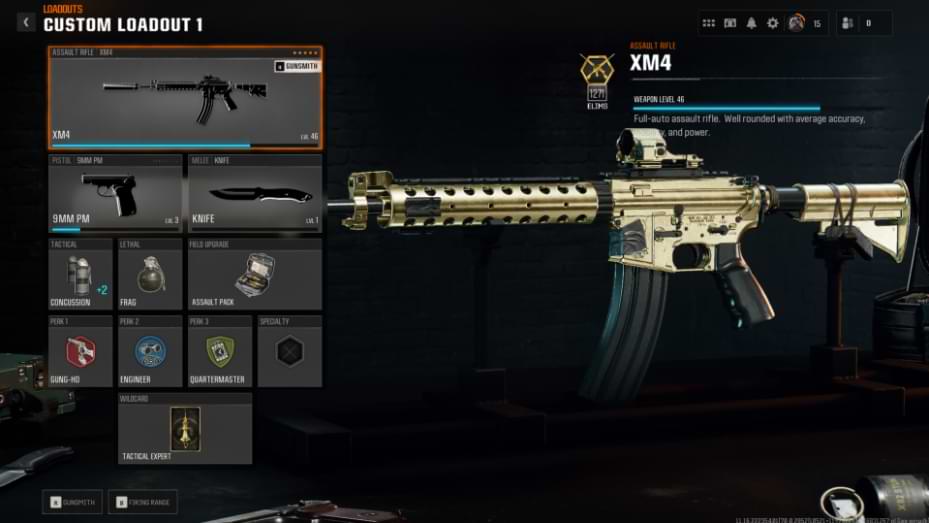Open the Gunsmith button at bottom
Image resolution: width=929 pixels, height=523 pixels.
pos(72,500)
